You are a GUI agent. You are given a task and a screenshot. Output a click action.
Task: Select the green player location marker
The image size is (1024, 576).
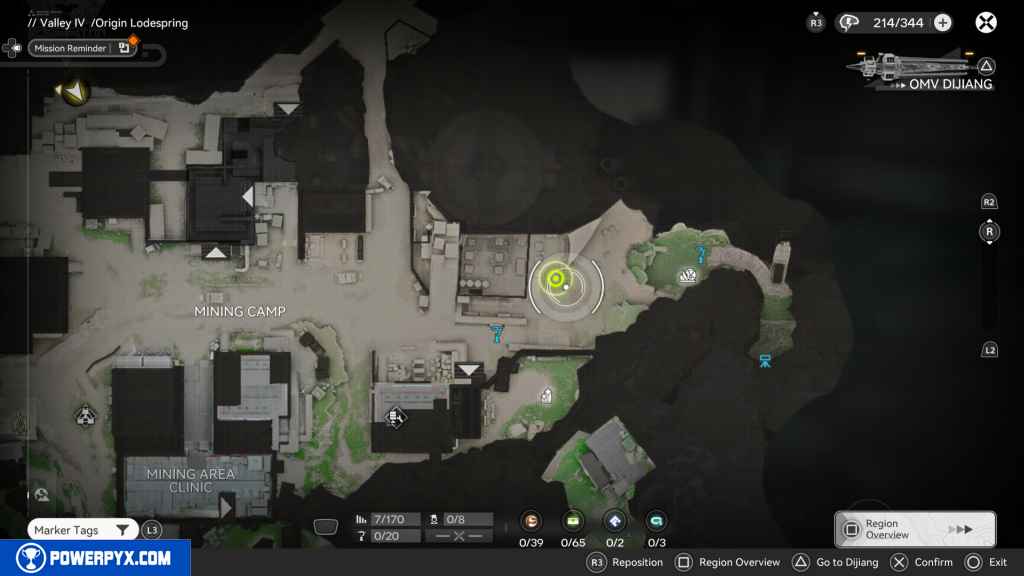click(555, 279)
